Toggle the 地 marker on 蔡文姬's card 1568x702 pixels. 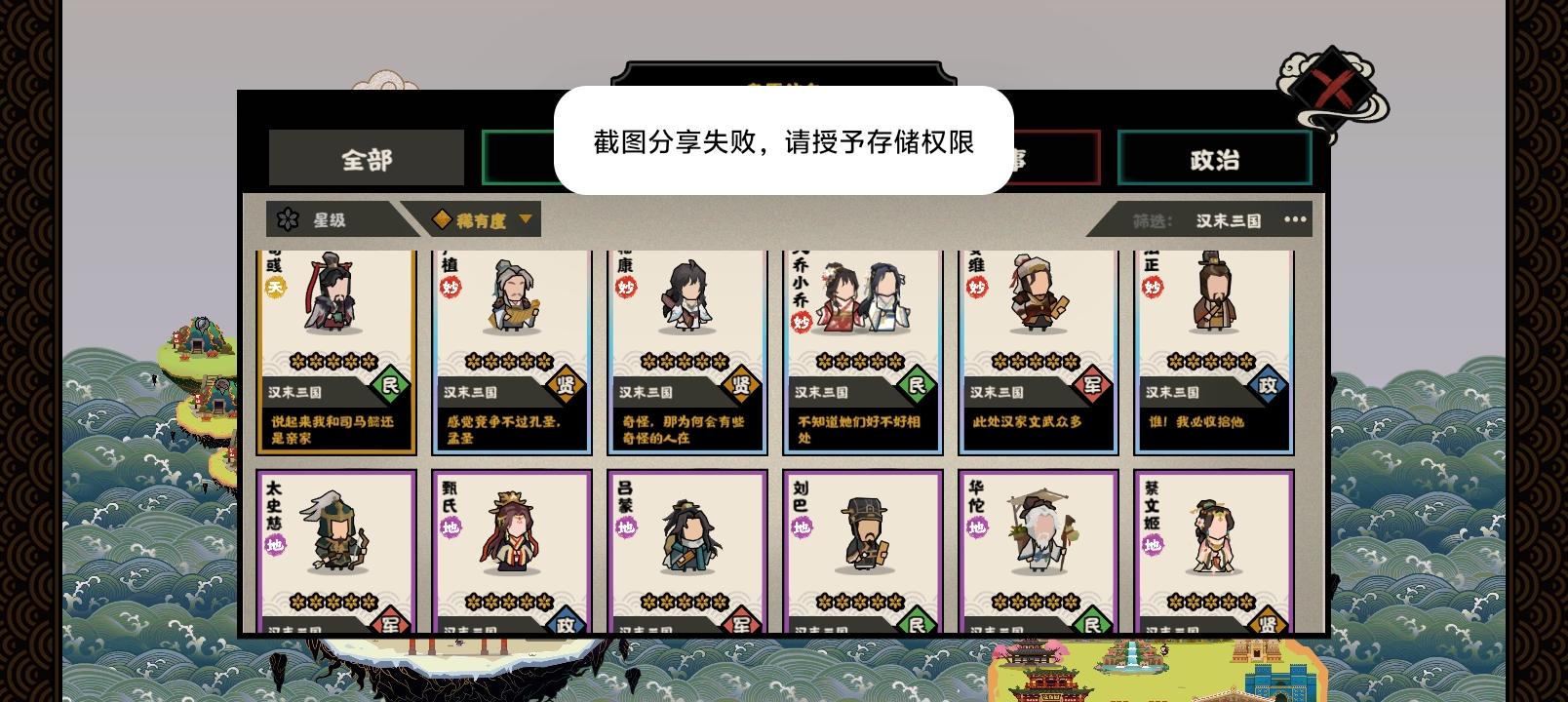click(1155, 546)
